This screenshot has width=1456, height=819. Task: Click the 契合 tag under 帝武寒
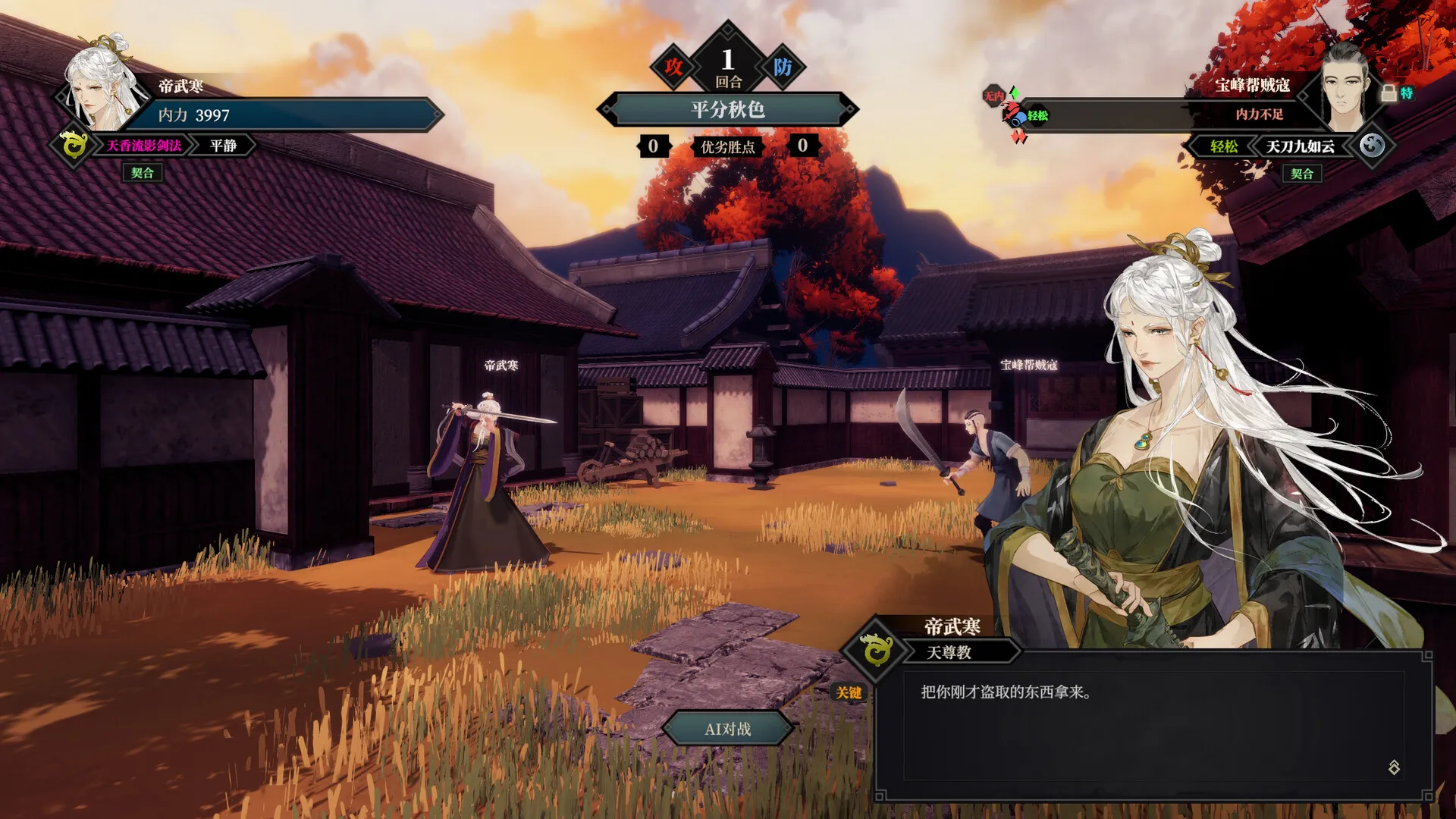pos(142,173)
